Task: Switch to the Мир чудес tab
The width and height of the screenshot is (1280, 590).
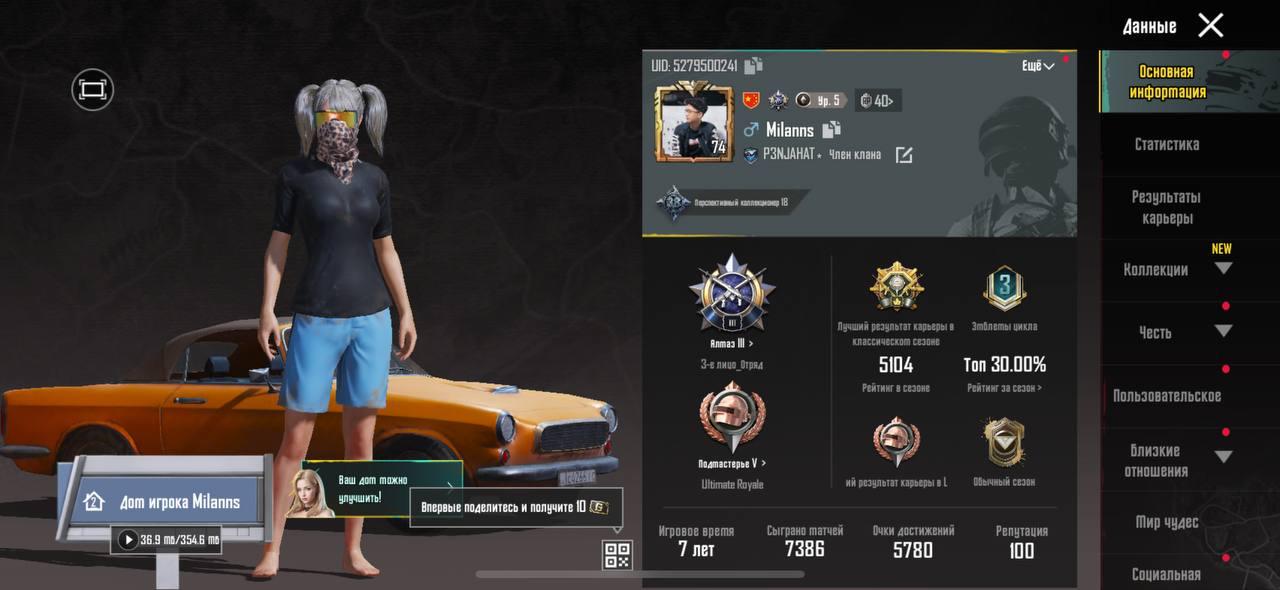Action: (x=1166, y=522)
